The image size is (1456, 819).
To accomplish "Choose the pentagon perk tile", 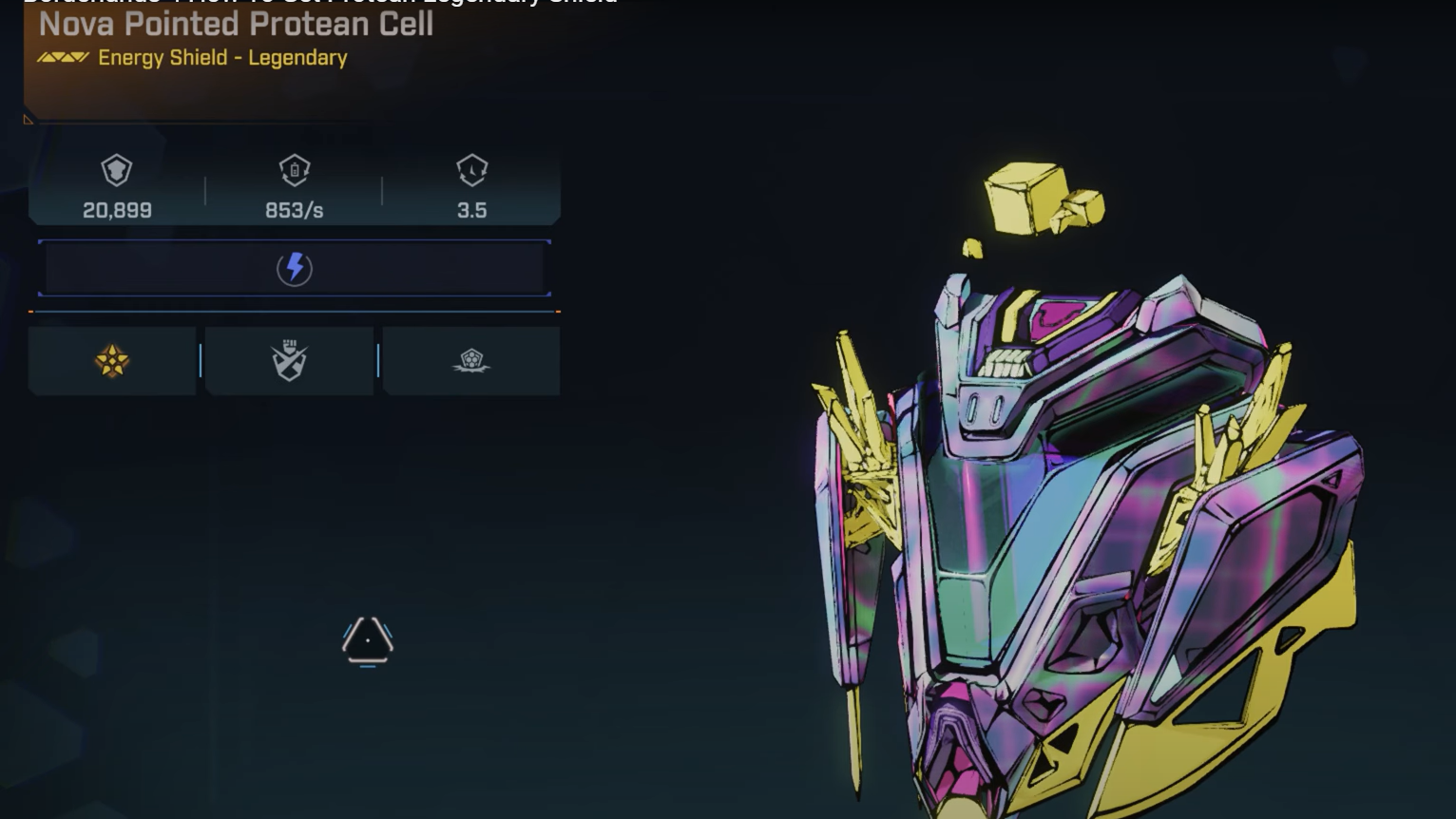I will click(471, 361).
